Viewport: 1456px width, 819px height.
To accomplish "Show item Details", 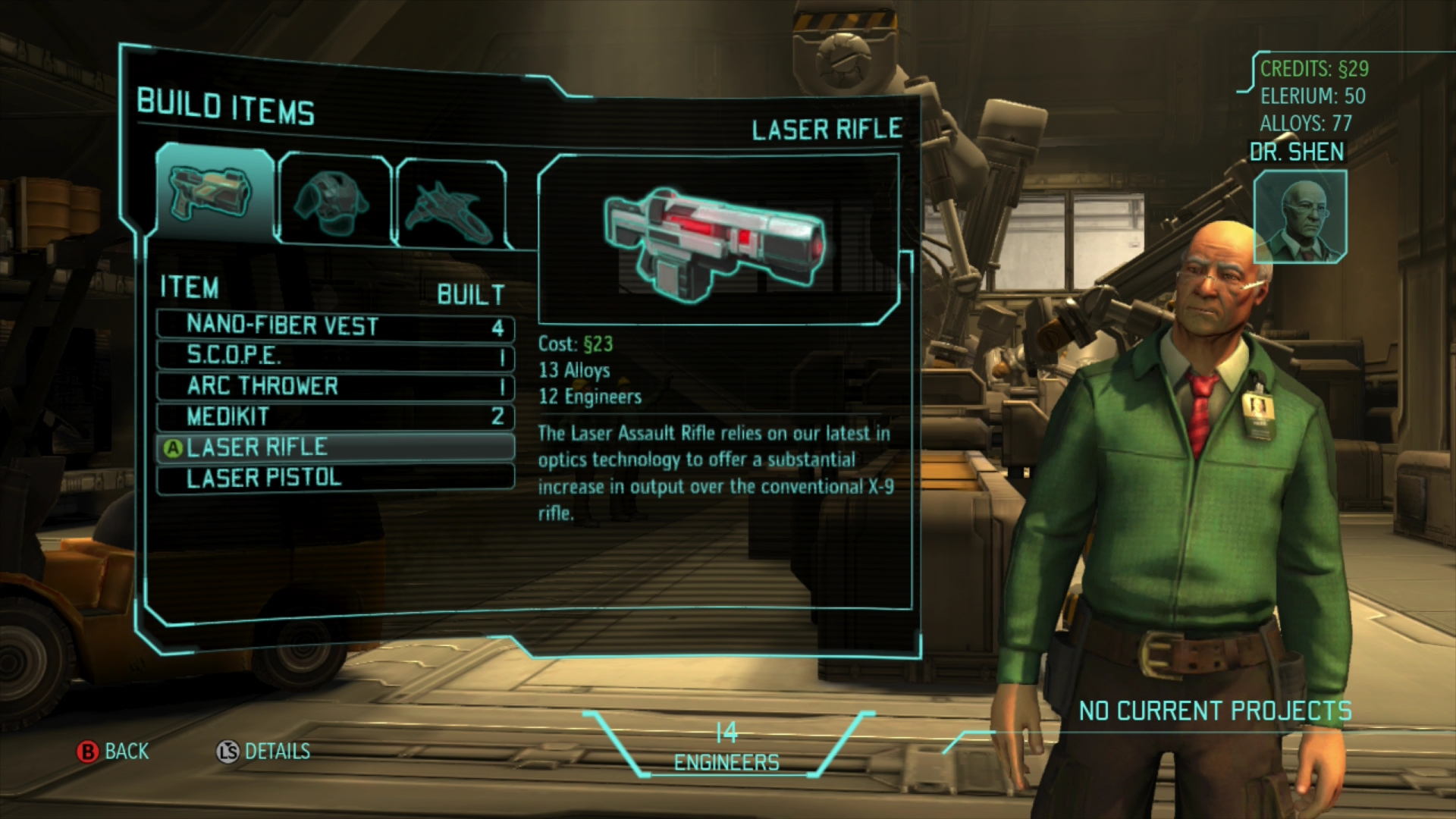I will pyautogui.click(x=264, y=752).
